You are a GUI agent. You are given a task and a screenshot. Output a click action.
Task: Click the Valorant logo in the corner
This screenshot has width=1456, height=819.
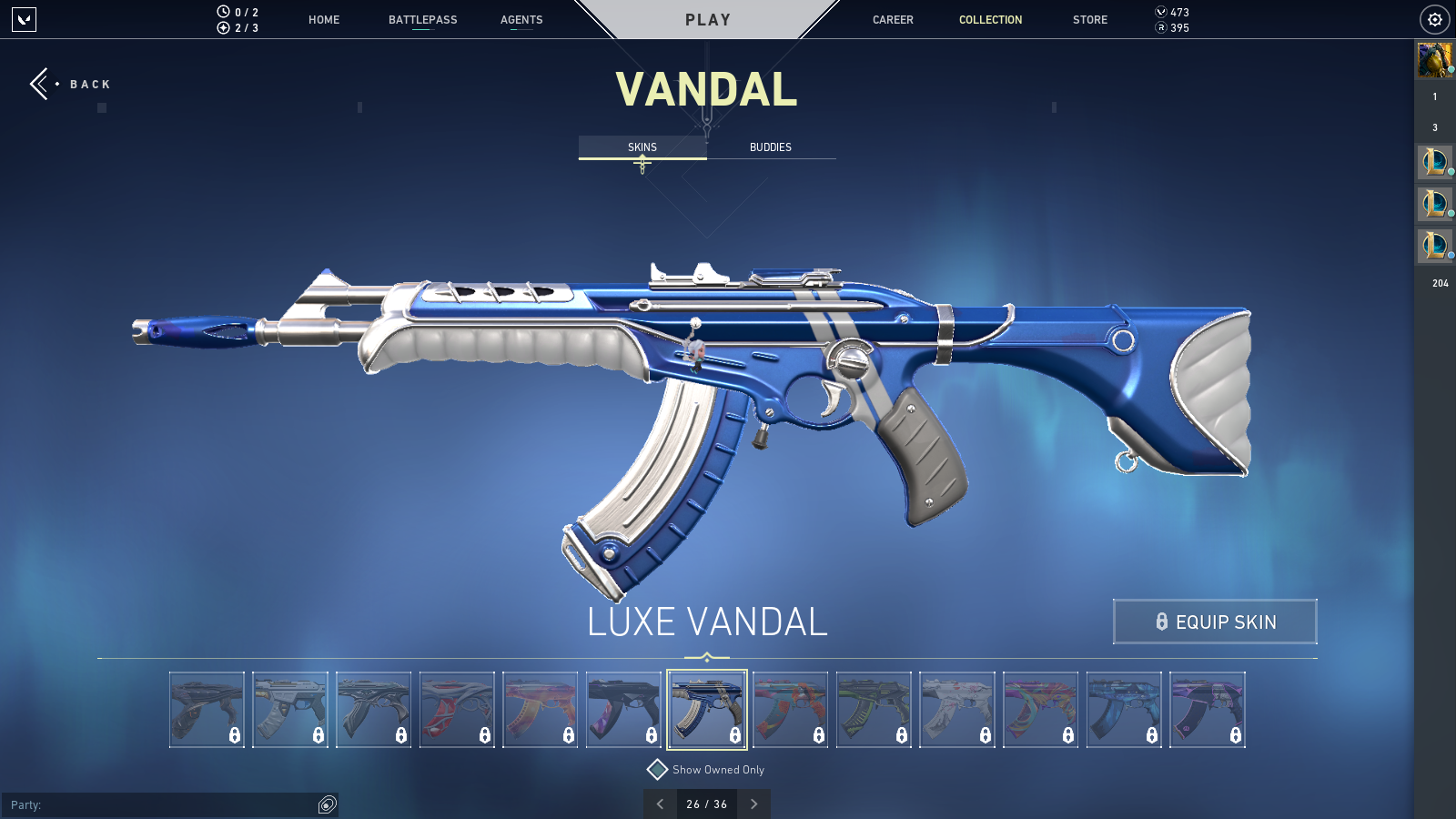click(x=25, y=19)
